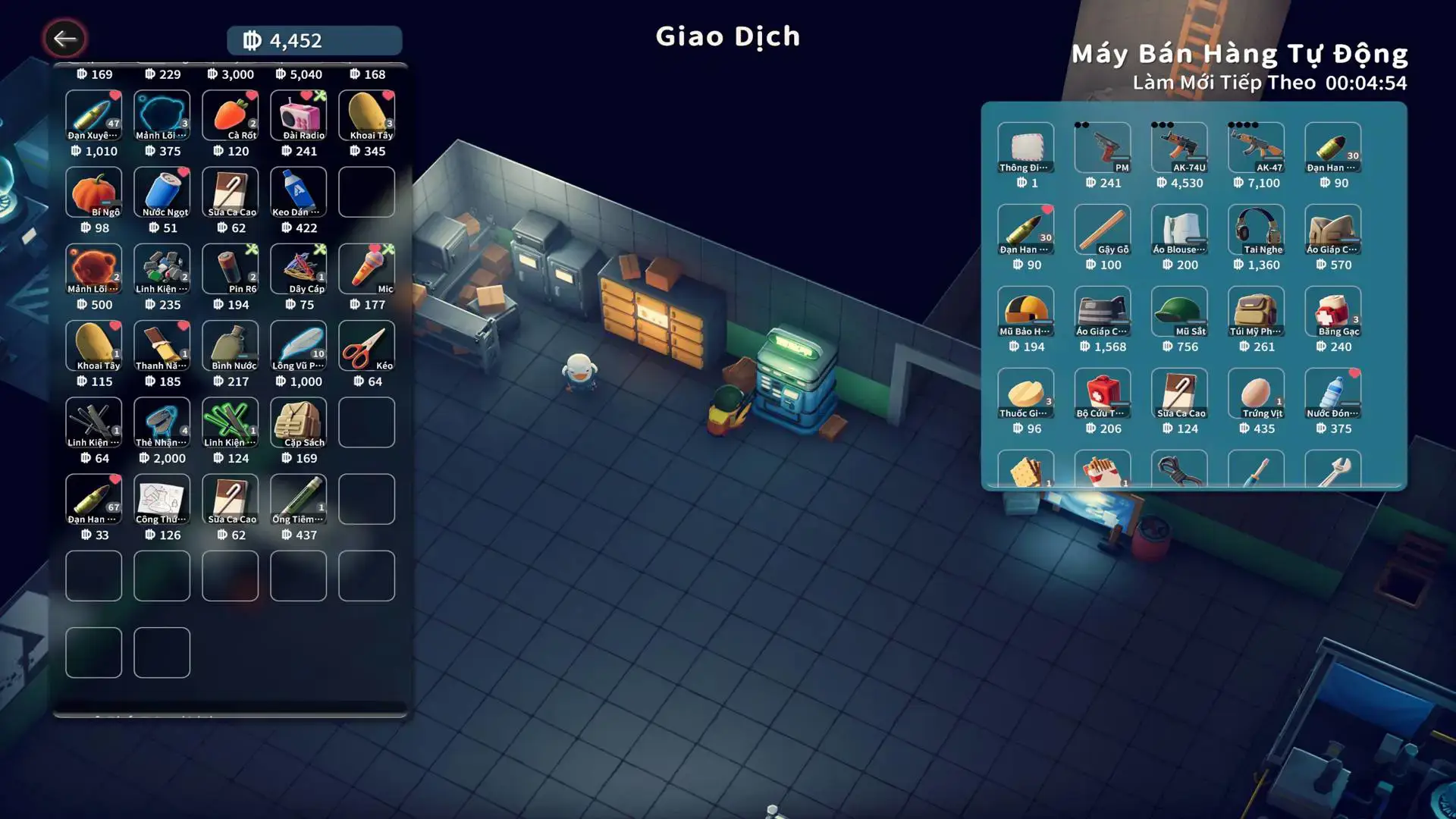The height and width of the screenshot is (819, 1456).
Task: Select the Mic microphone slot
Action: 366,269
